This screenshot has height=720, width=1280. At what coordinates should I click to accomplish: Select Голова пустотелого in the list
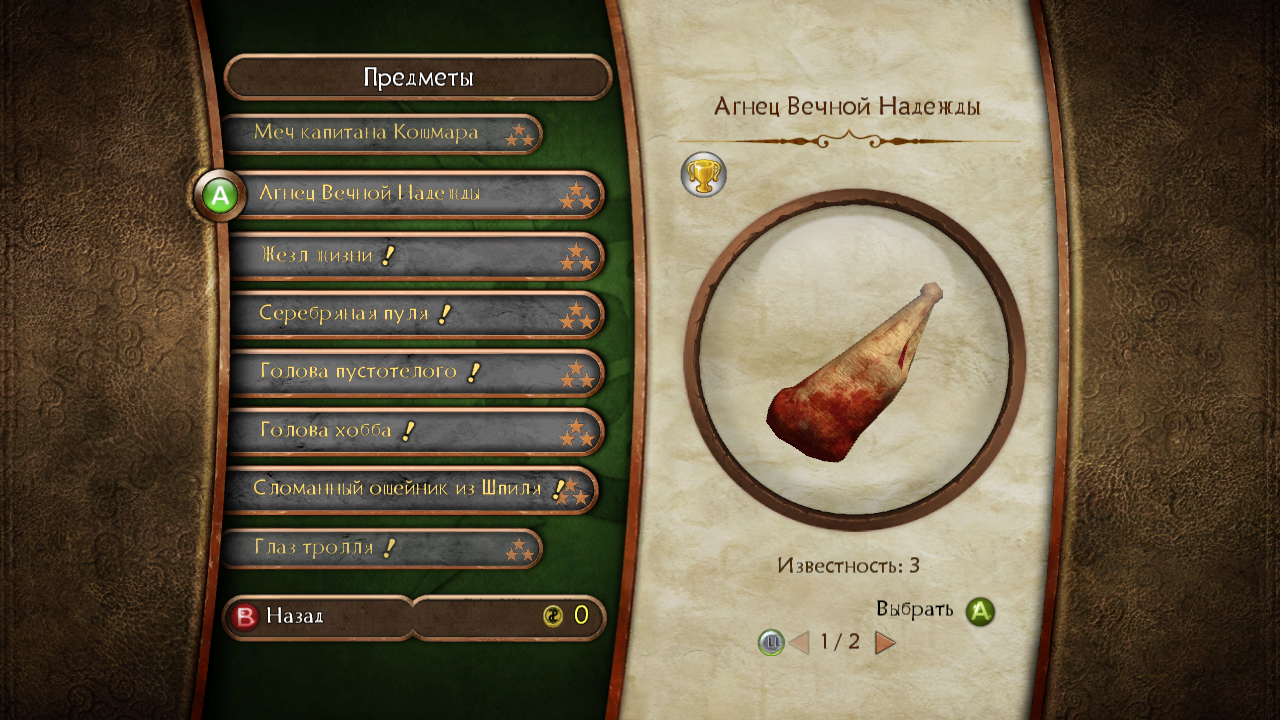tap(415, 373)
